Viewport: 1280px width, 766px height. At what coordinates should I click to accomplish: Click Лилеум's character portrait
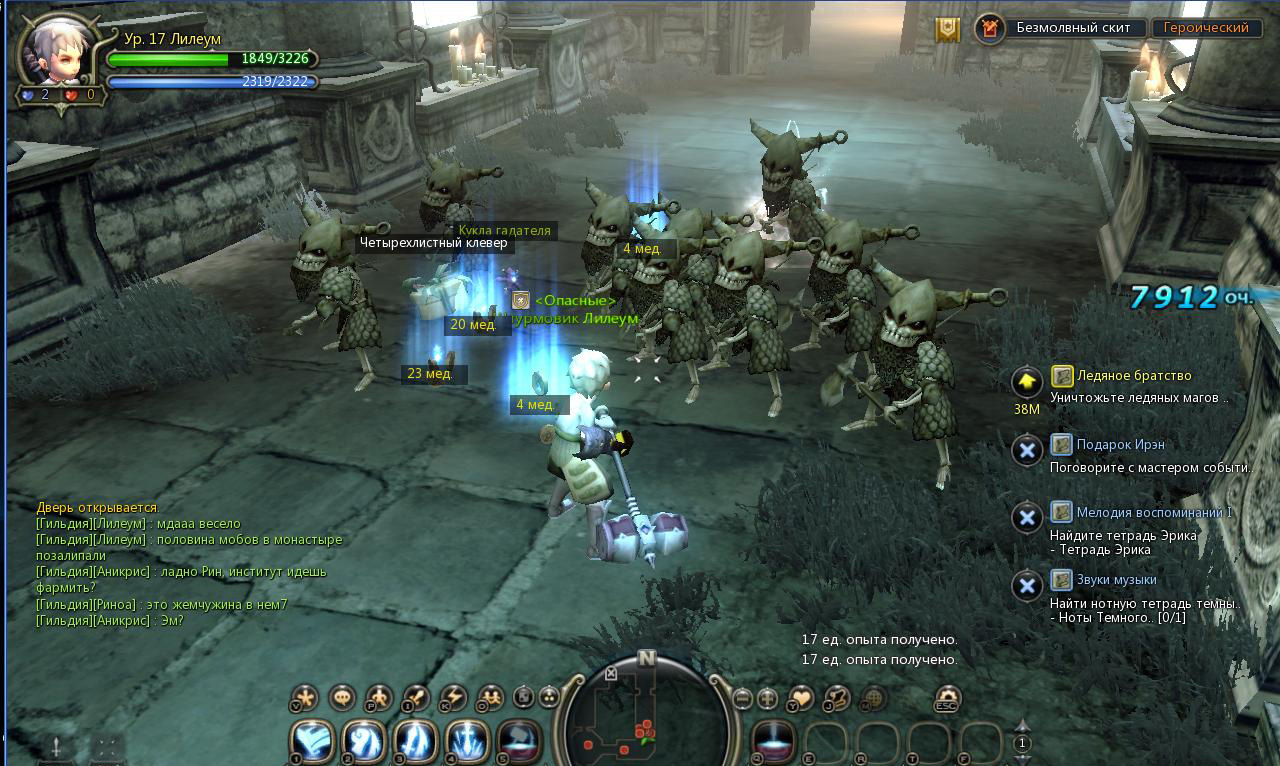pos(57,52)
